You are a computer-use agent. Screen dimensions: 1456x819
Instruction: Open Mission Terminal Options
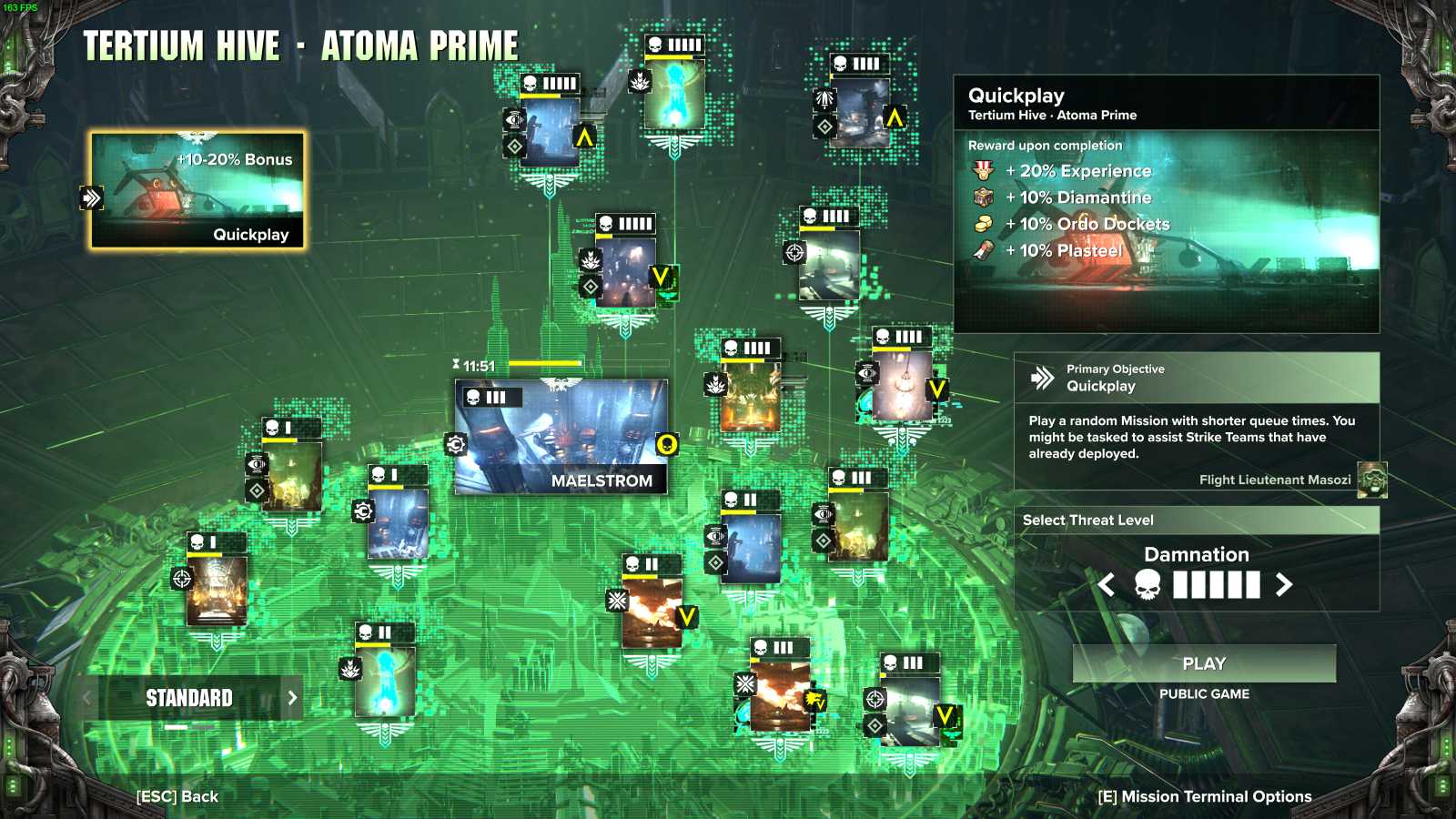click(1203, 796)
